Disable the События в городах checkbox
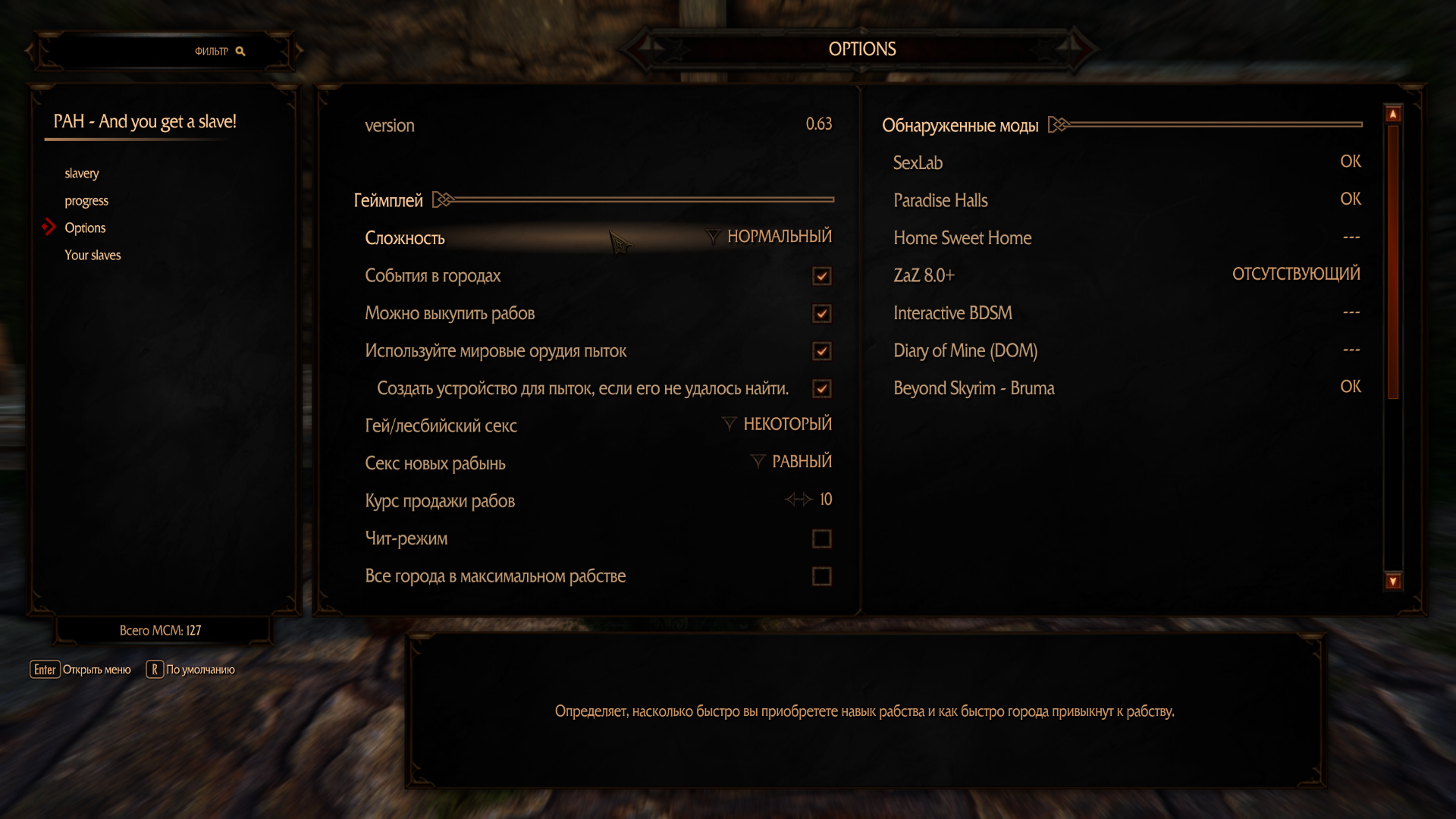Viewport: 1456px width, 819px height. click(821, 276)
